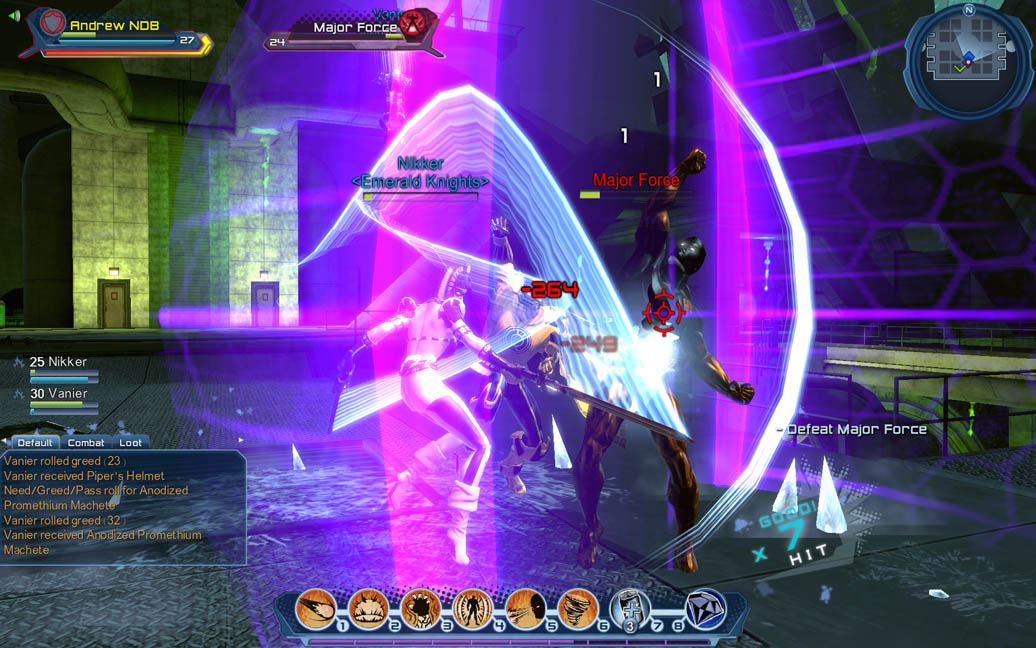Click the small arrow right of chat tabs
1036x648 pixels.
click(240, 440)
